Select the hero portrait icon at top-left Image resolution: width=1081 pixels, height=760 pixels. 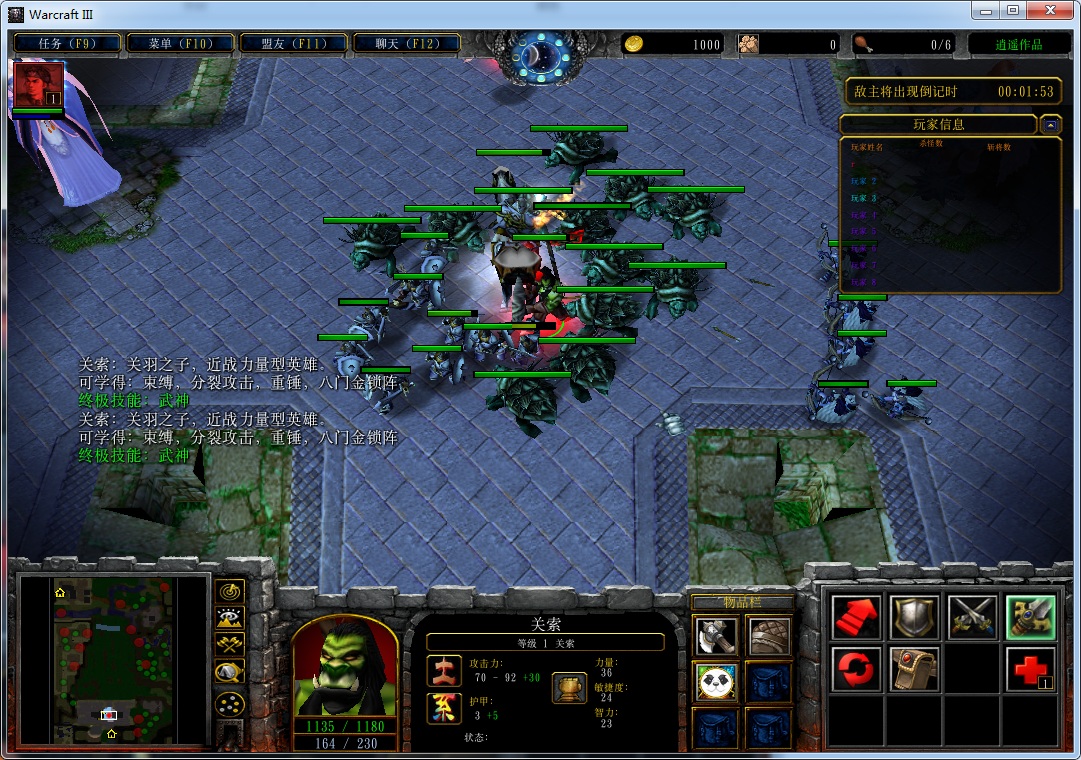point(39,84)
